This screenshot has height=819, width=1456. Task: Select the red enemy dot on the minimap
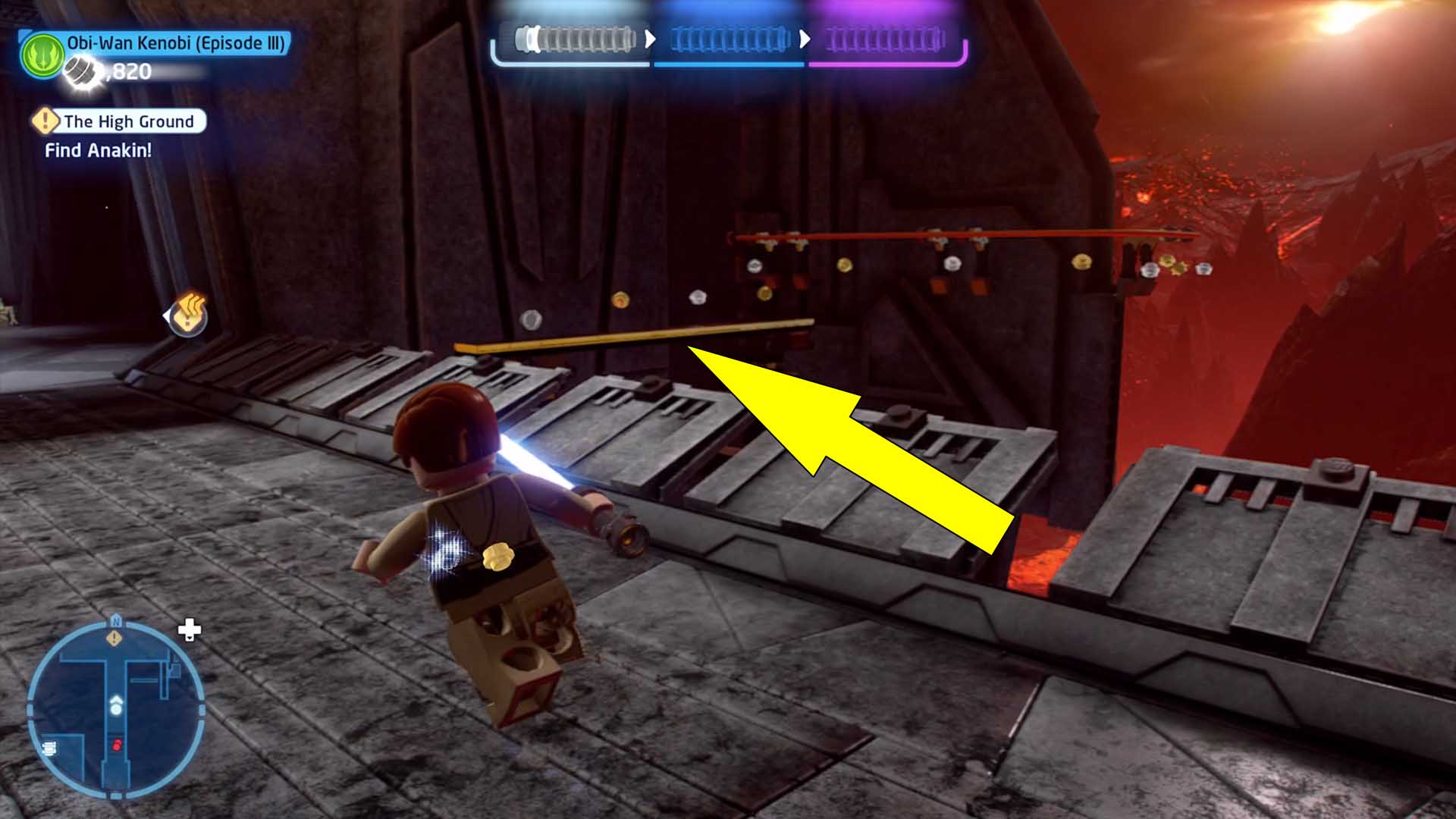116,744
